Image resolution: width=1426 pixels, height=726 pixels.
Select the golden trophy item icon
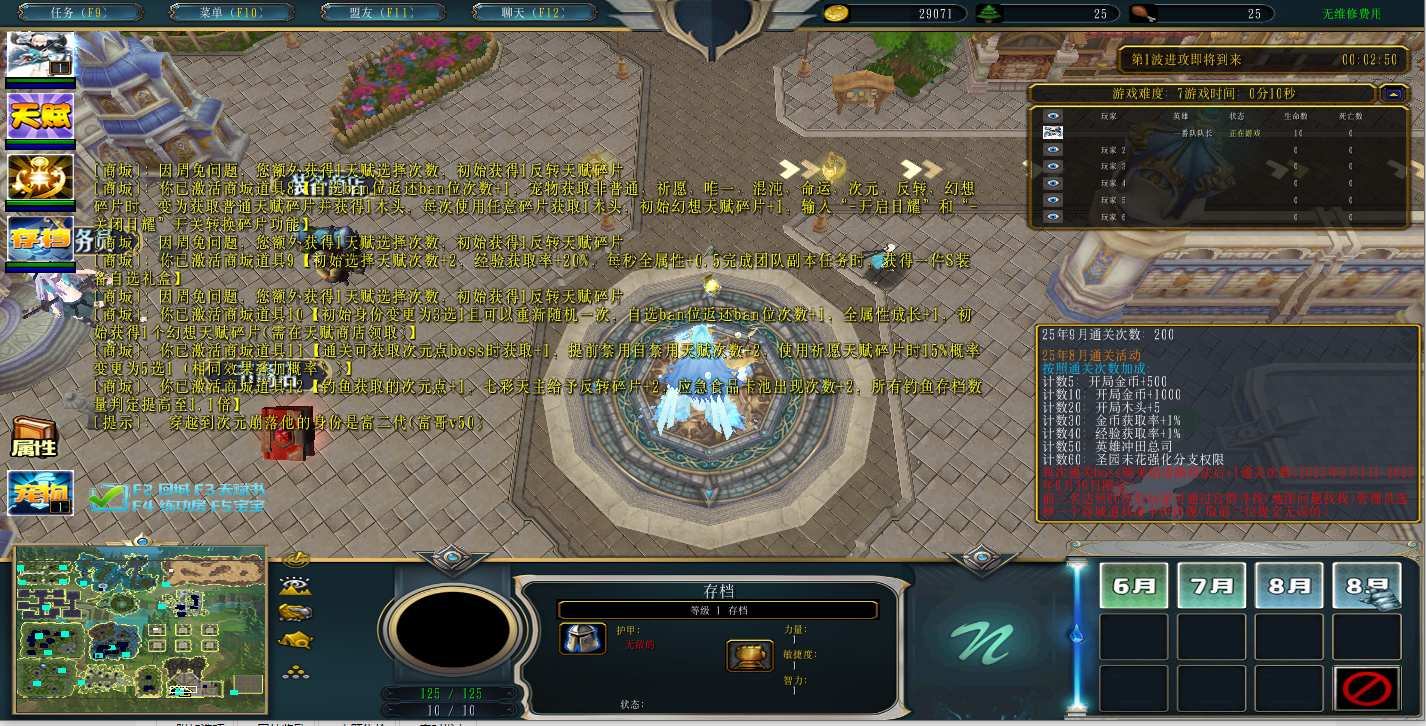(x=749, y=656)
